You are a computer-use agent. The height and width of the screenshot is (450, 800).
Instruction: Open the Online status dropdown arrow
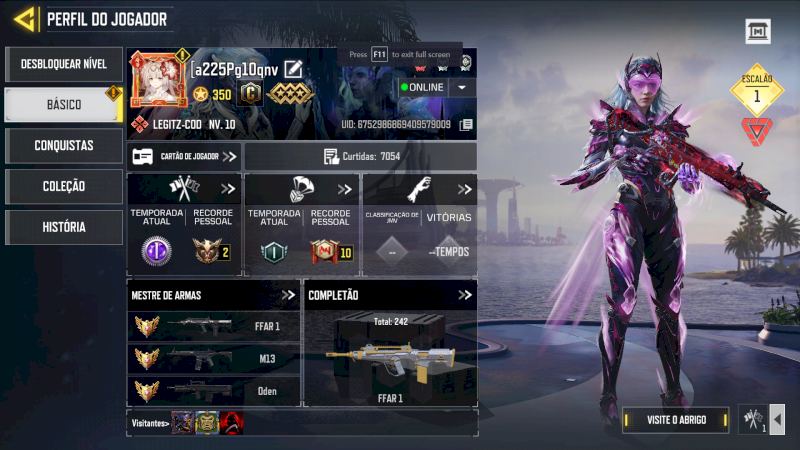tap(461, 87)
